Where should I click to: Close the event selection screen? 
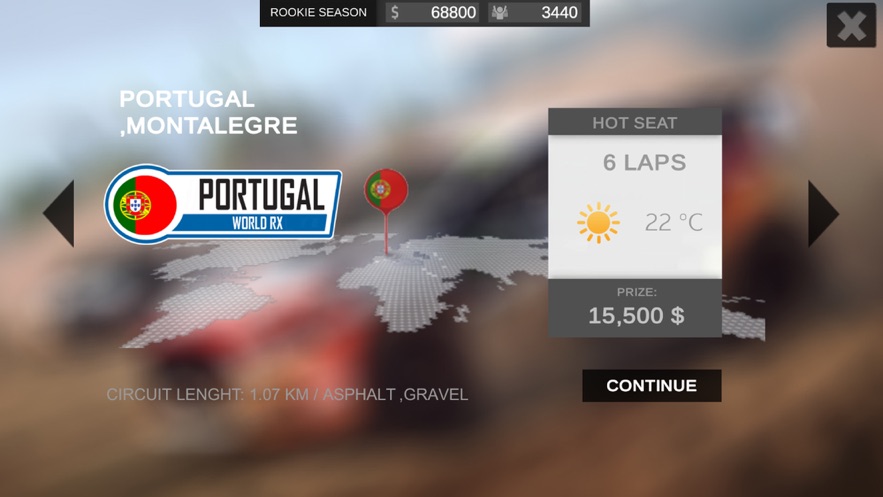tap(851, 25)
